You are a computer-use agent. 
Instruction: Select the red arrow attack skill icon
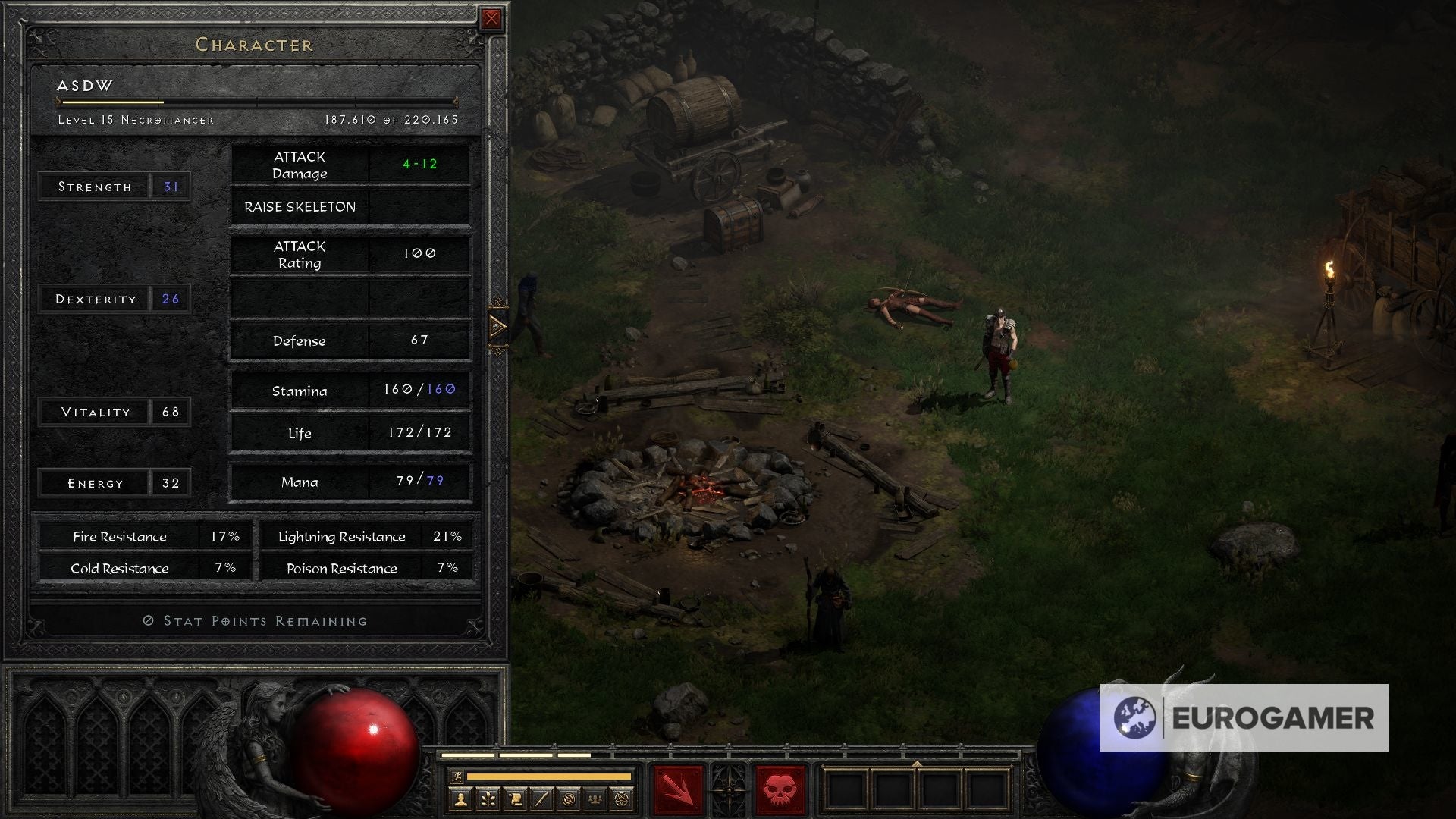tap(679, 789)
